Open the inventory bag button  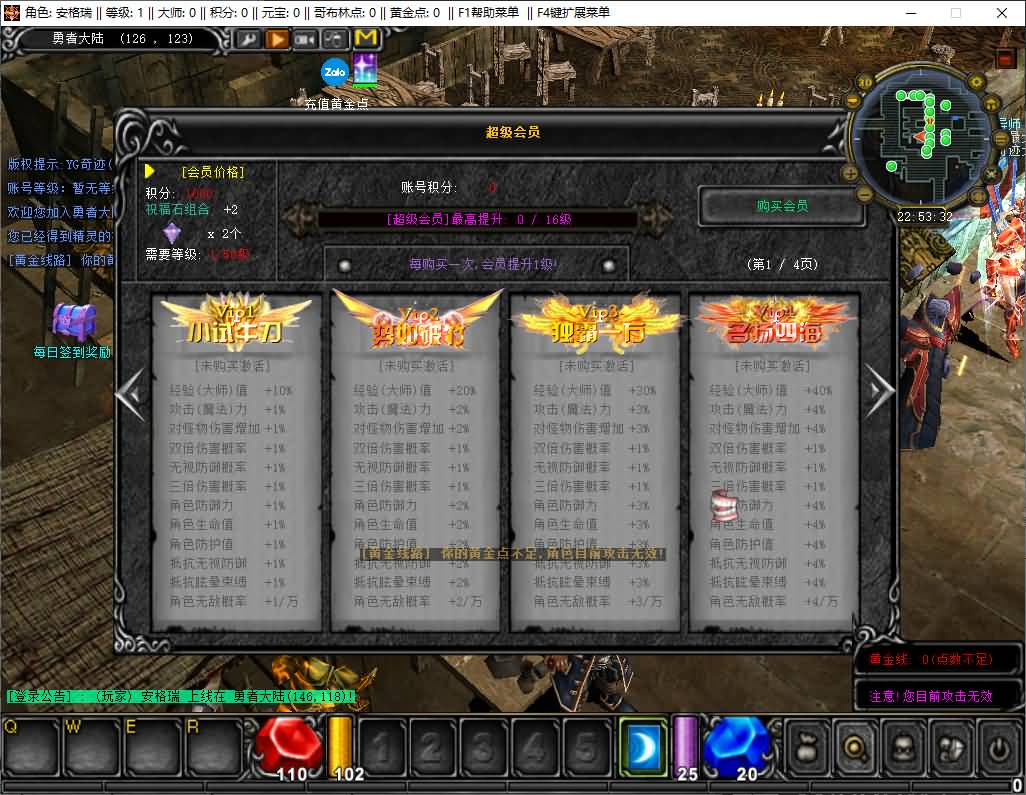807,746
